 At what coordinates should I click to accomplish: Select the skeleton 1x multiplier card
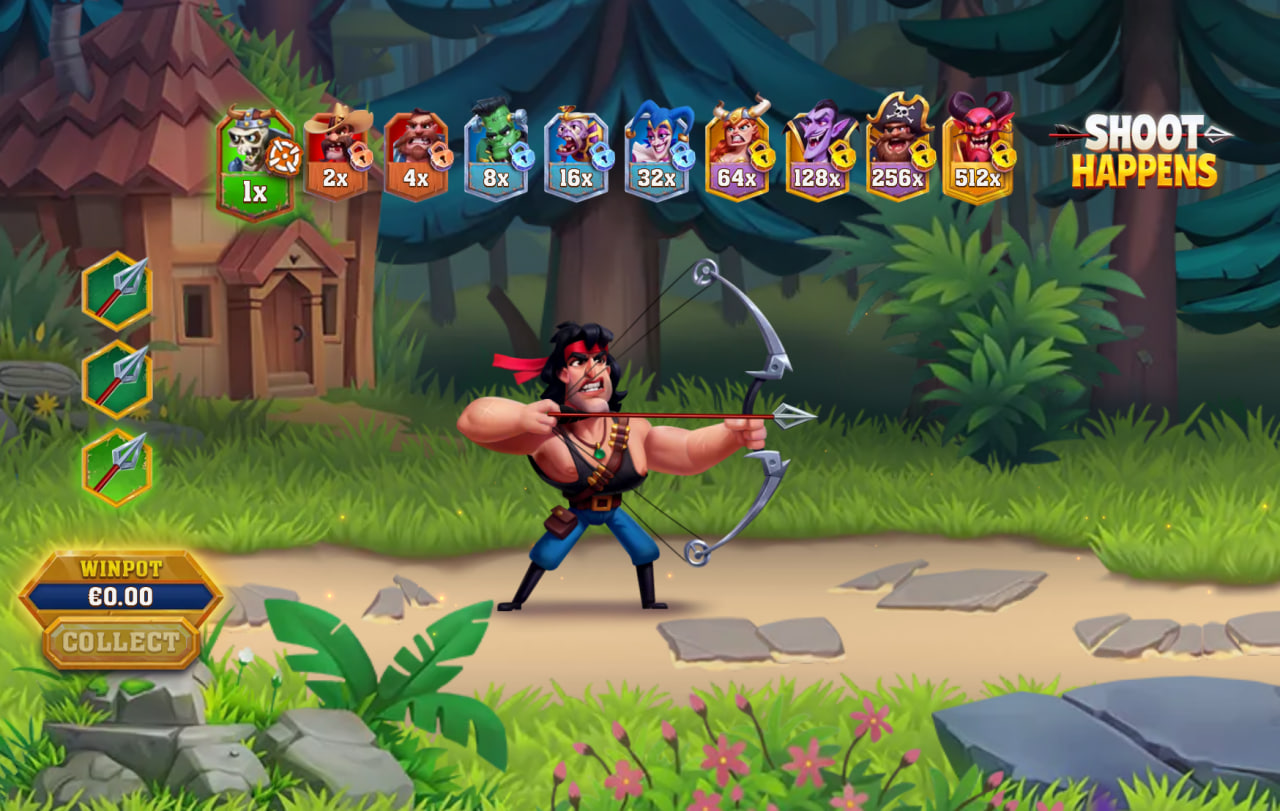(256, 163)
